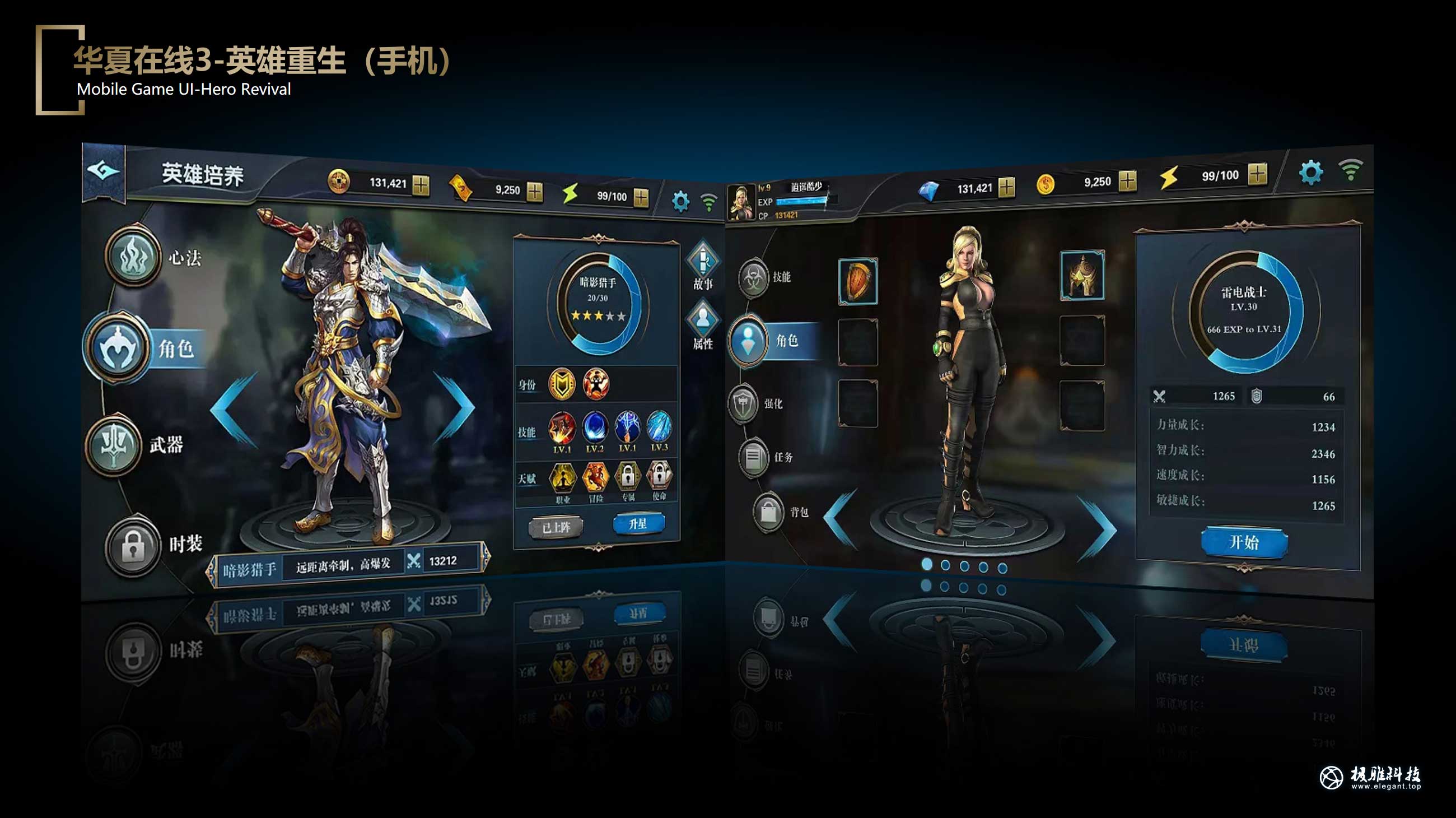Click the blue 升星 star-up button
The height and width of the screenshot is (818, 1456).
pyautogui.click(x=638, y=523)
